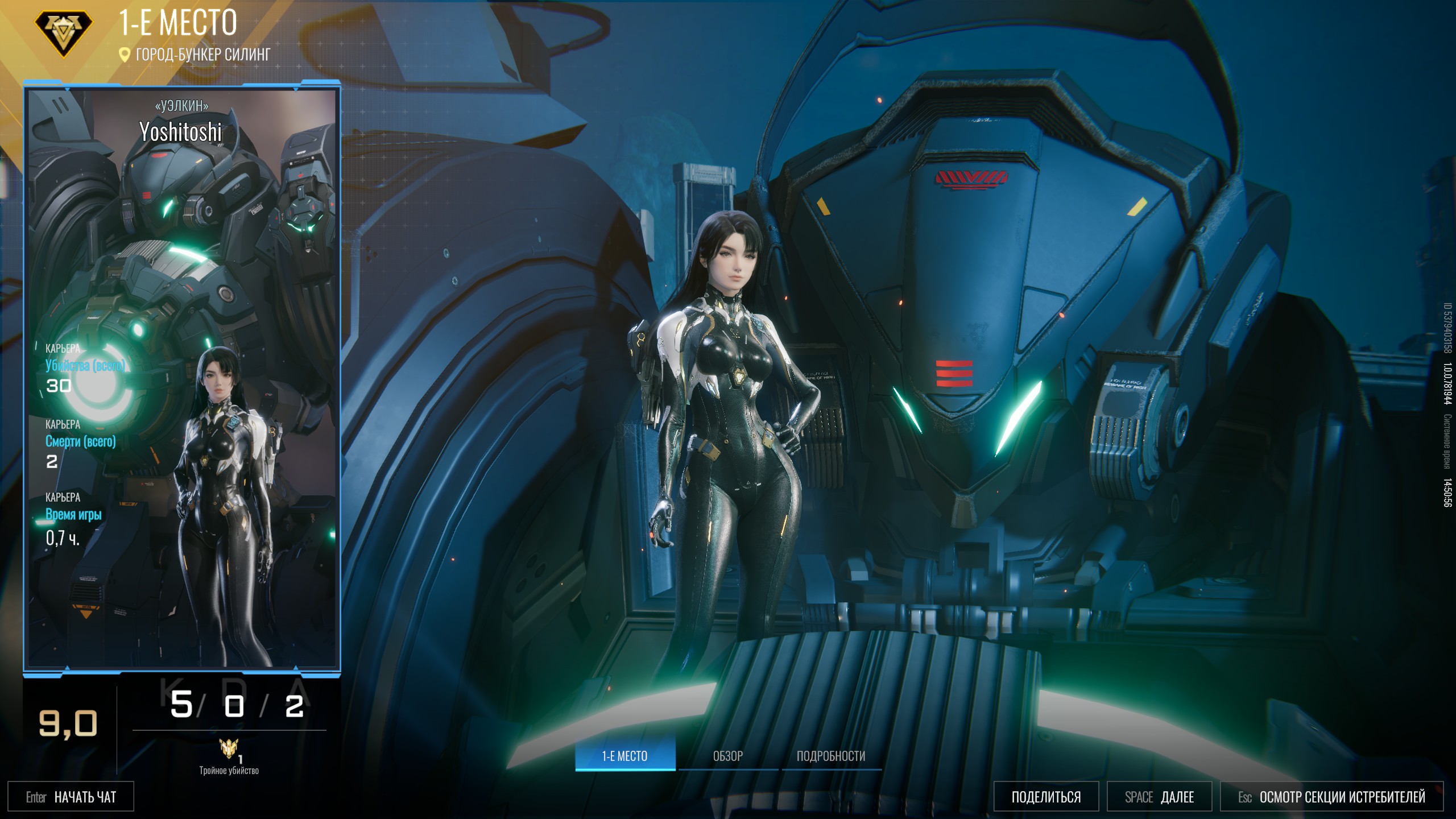
Task: Open ОСМОТР СЕКЦИИ ИСТРЕБИТЕЛЕЙ
Action: (x=1331, y=797)
